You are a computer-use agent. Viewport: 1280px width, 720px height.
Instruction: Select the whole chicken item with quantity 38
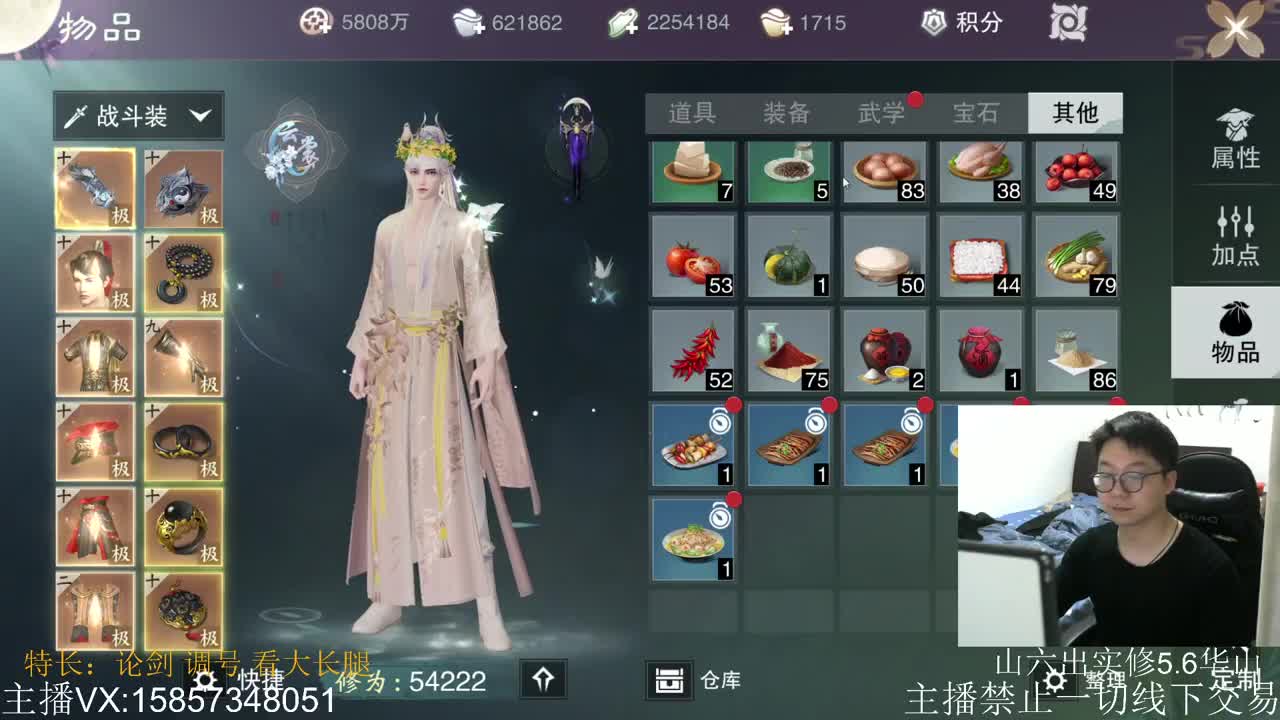click(x=980, y=172)
